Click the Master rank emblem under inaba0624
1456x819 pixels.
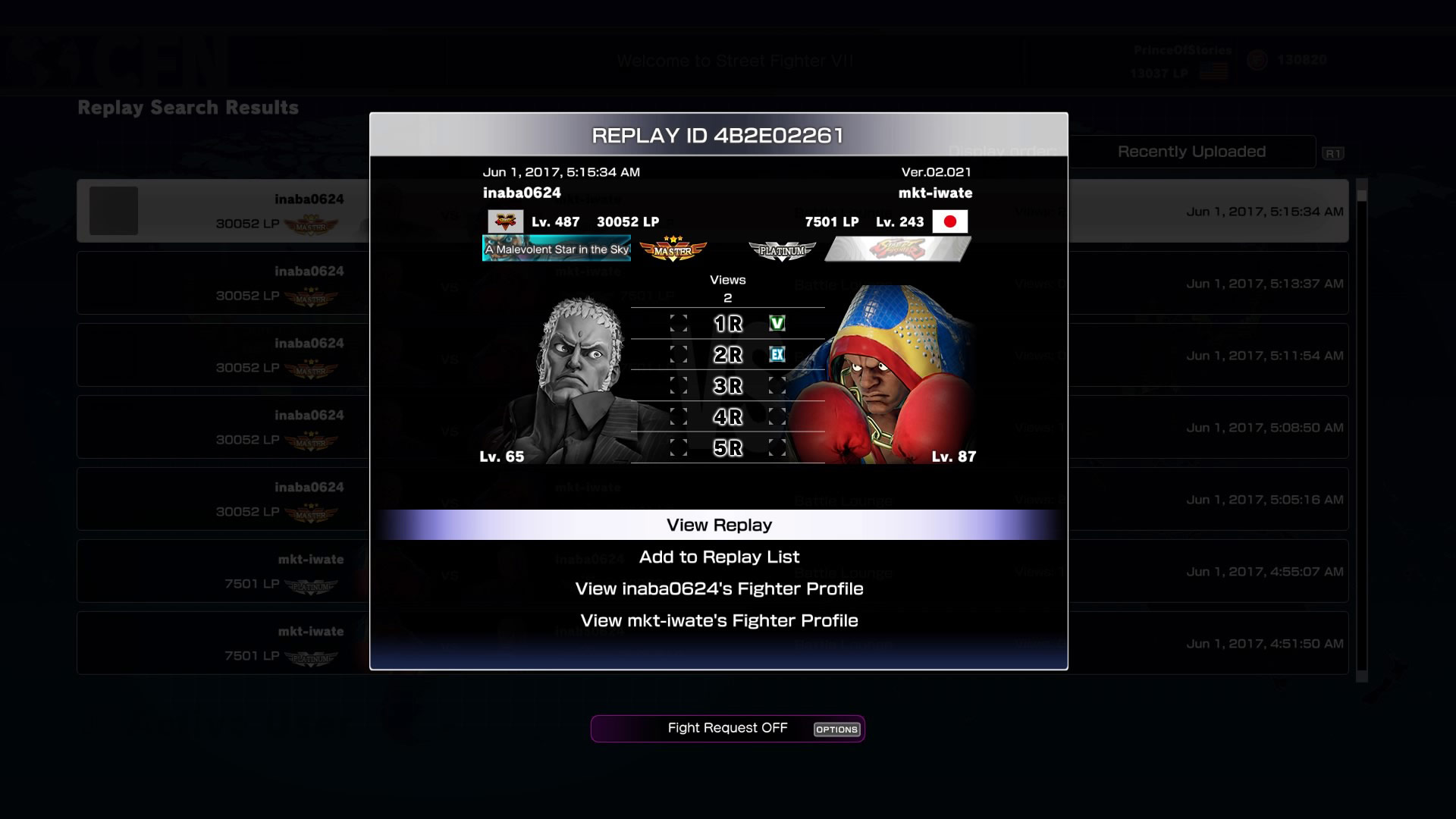[673, 248]
